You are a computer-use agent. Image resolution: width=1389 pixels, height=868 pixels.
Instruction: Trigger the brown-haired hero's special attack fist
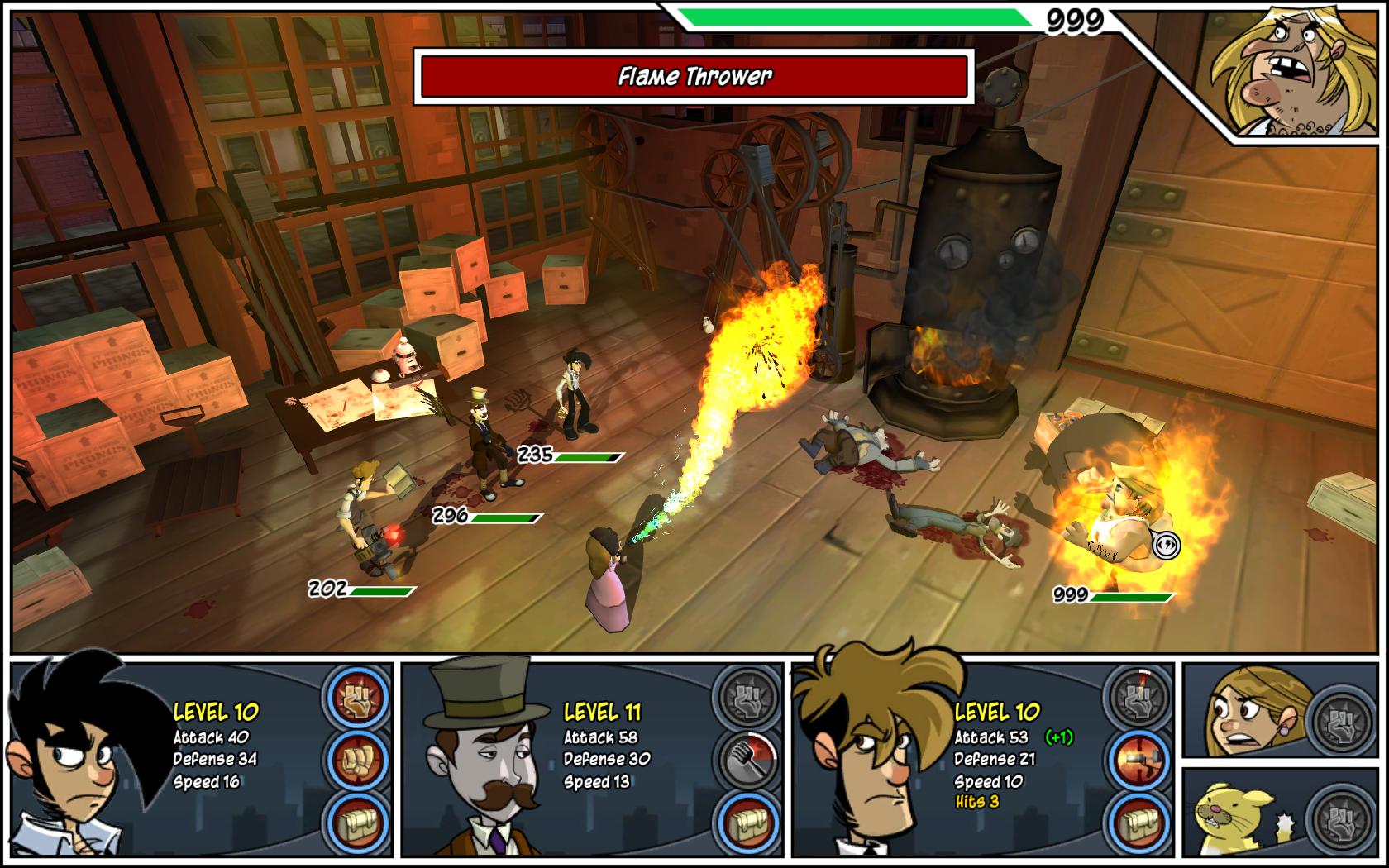[x=1138, y=694]
